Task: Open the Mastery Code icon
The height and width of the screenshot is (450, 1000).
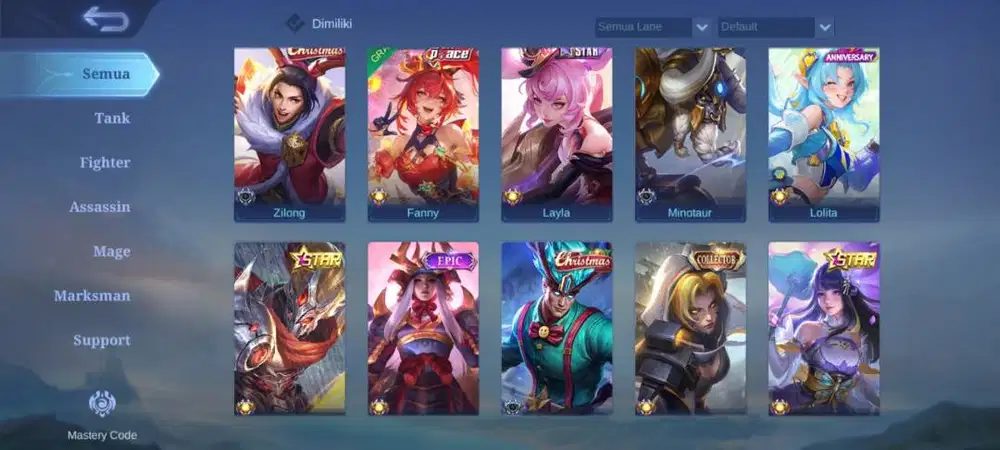Action: coord(102,403)
